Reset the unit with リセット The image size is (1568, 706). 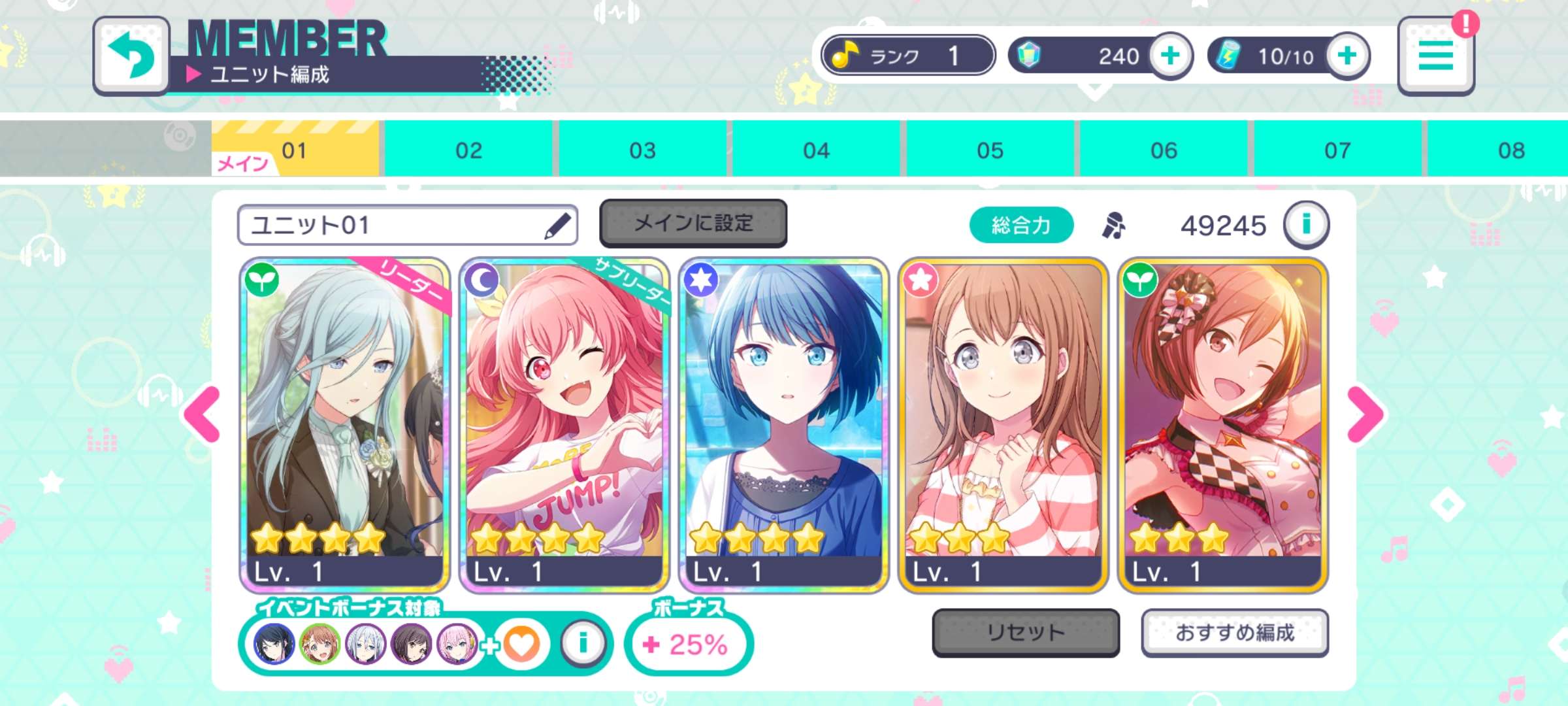click(x=1026, y=632)
